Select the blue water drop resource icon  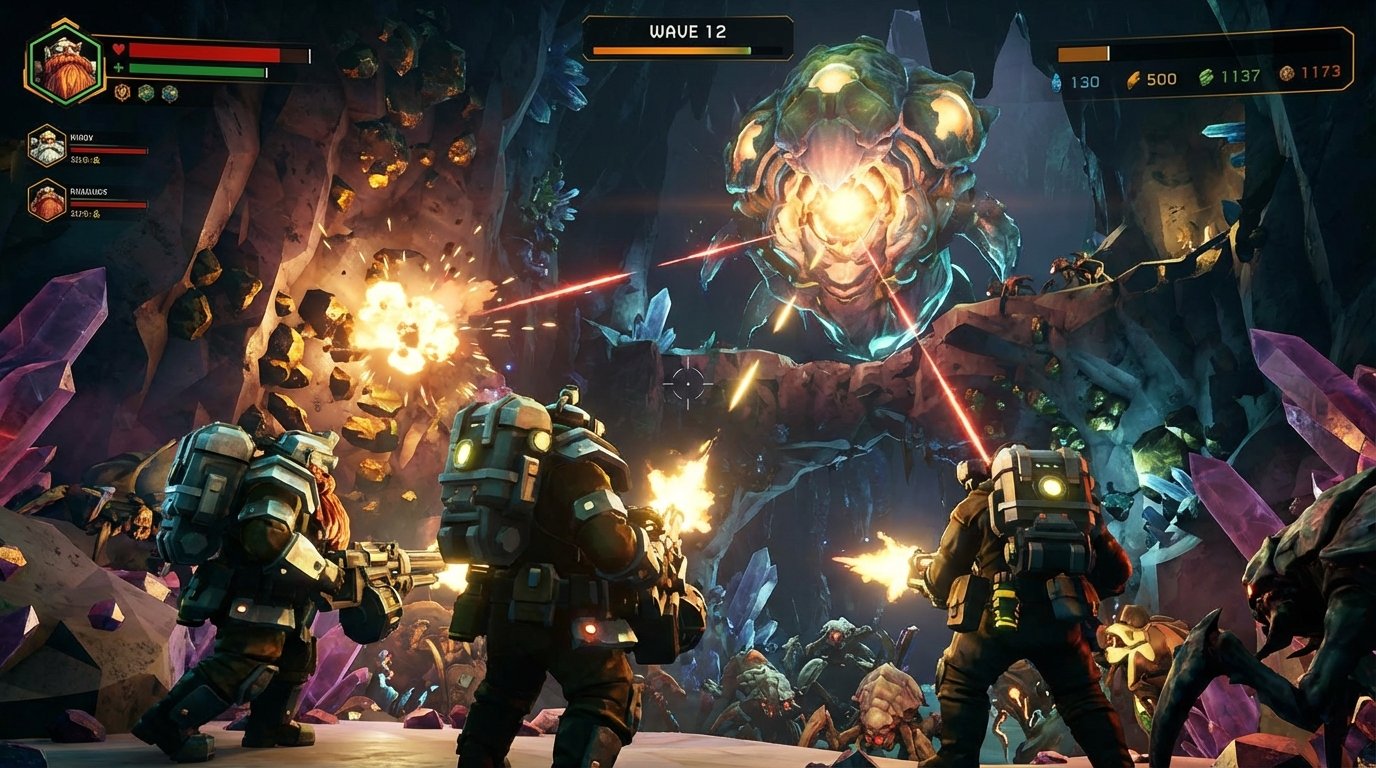(1056, 80)
